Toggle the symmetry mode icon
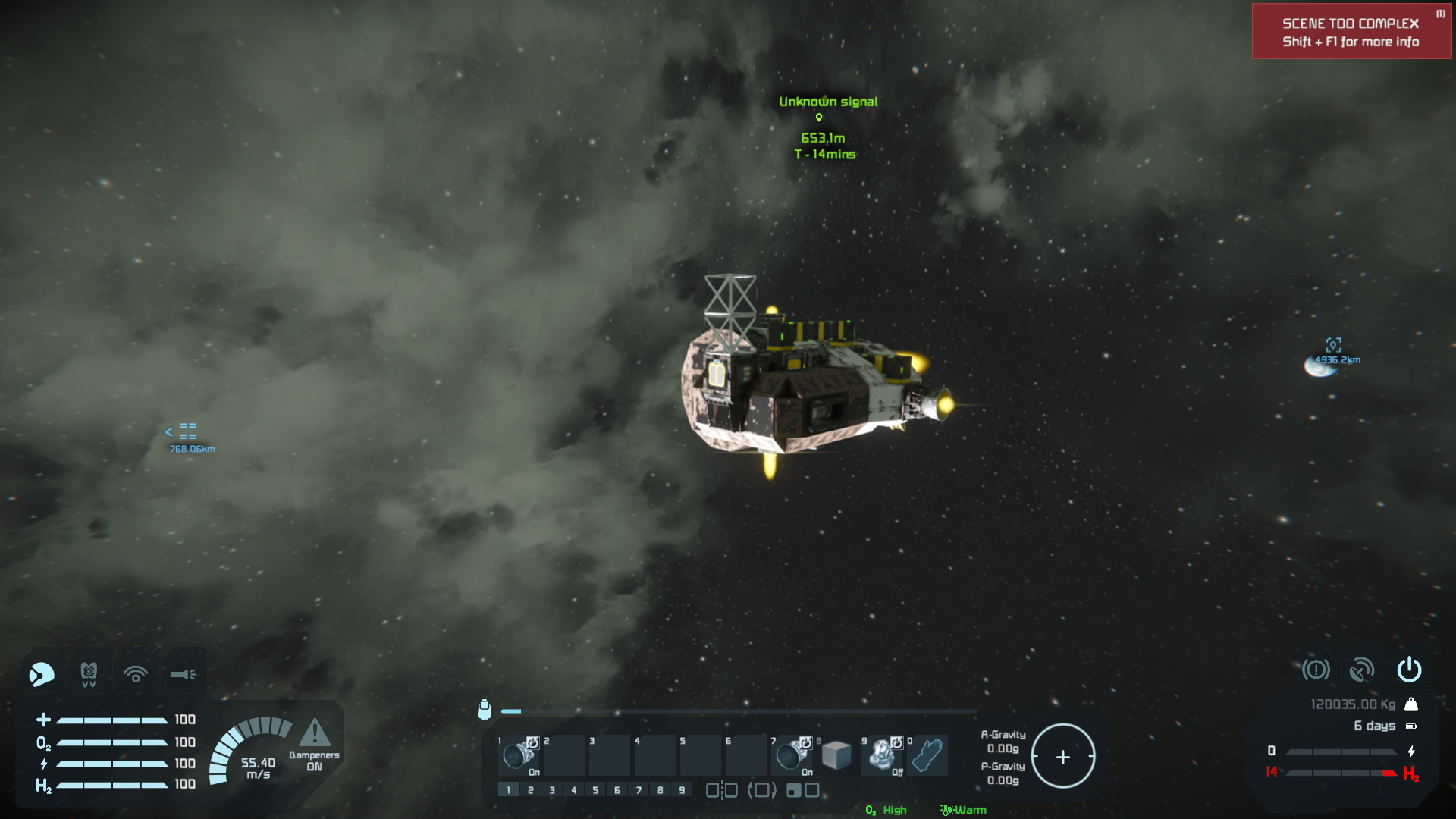This screenshot has width=1456, height=819. click(721, 790)
